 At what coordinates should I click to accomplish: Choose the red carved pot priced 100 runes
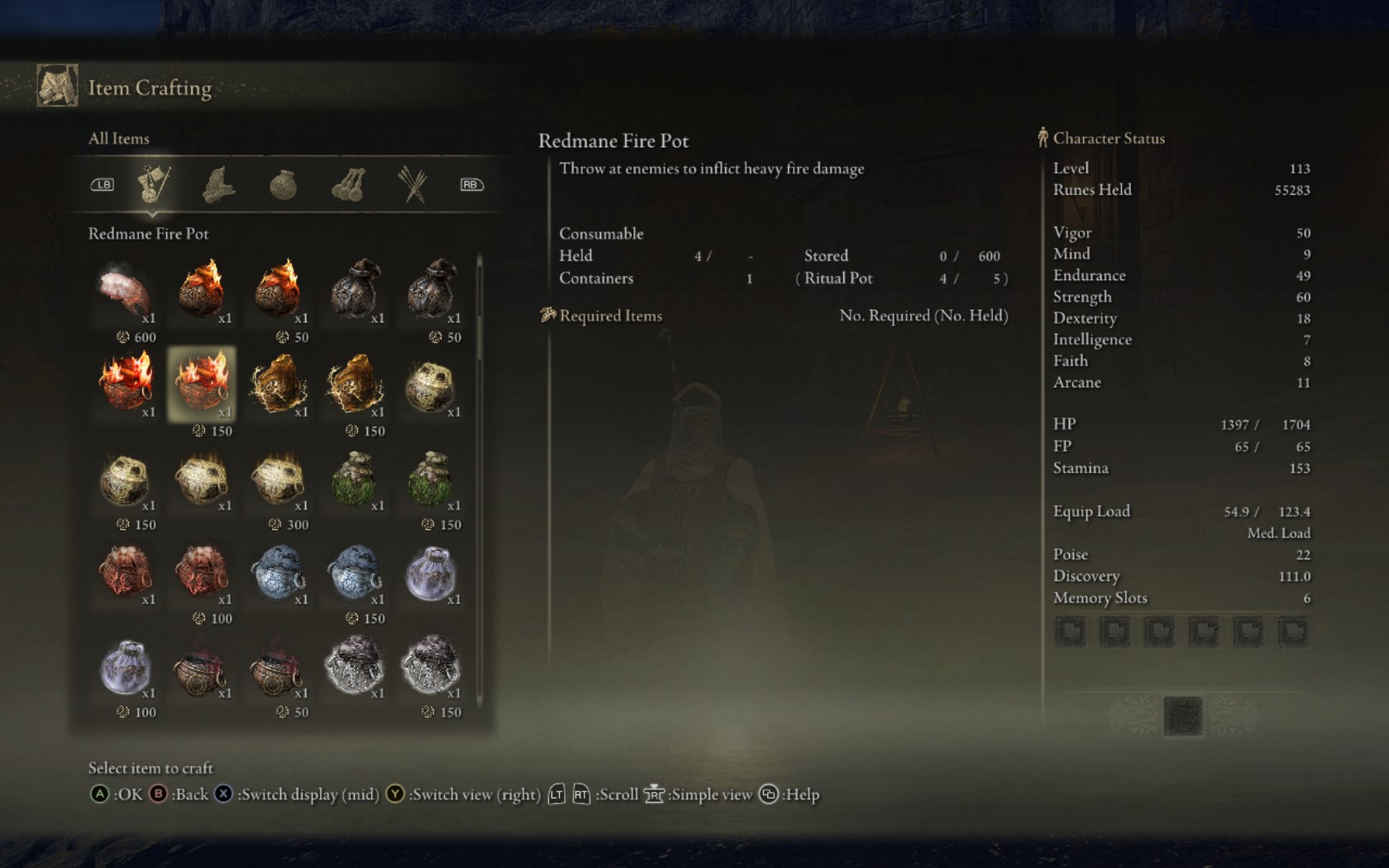click(x=202, y=572)
